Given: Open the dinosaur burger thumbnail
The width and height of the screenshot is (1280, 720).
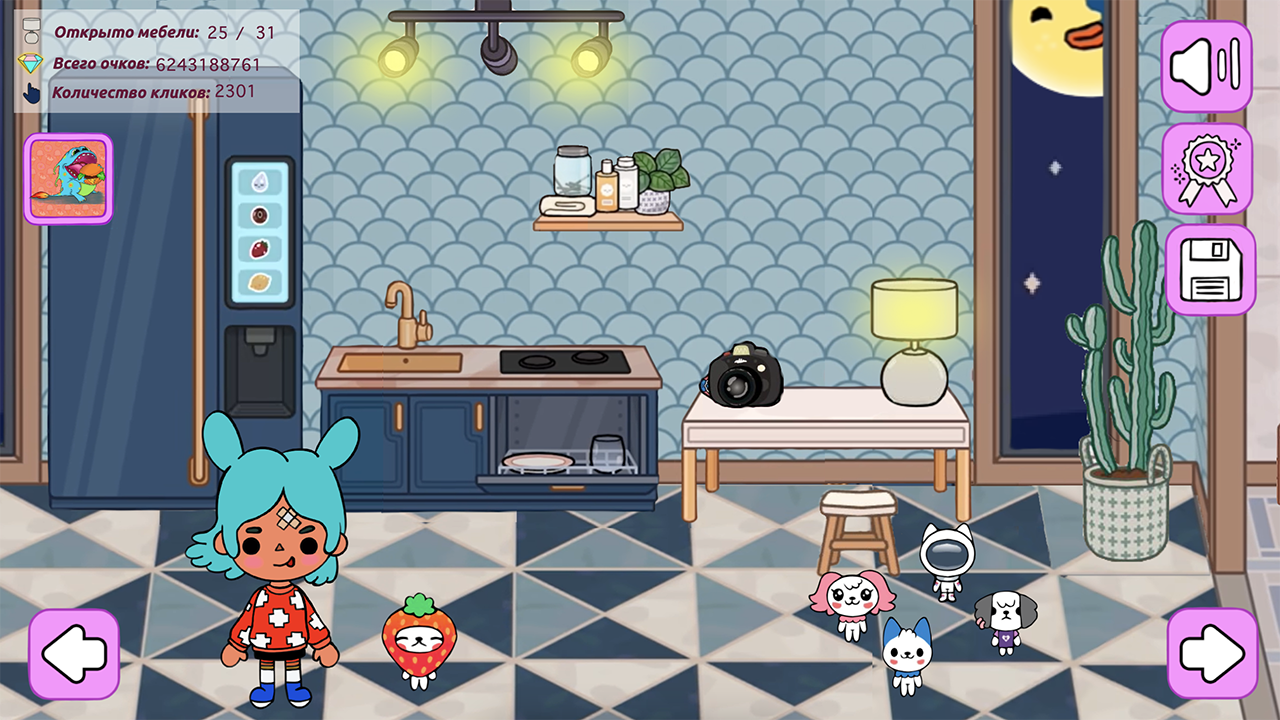Looking at the screenshot, I should click(68, 178).
